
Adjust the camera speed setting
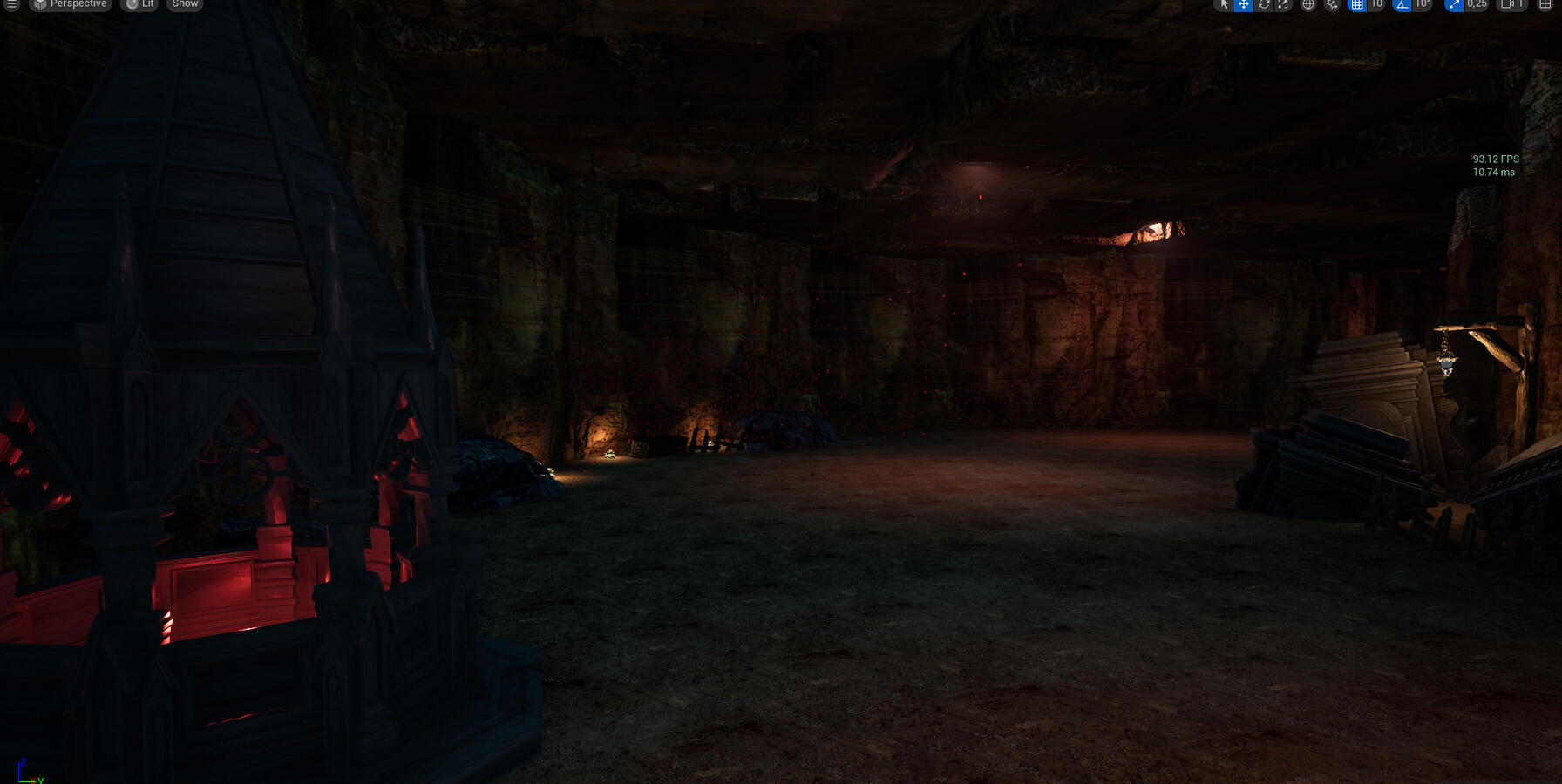click(1512, 4)
